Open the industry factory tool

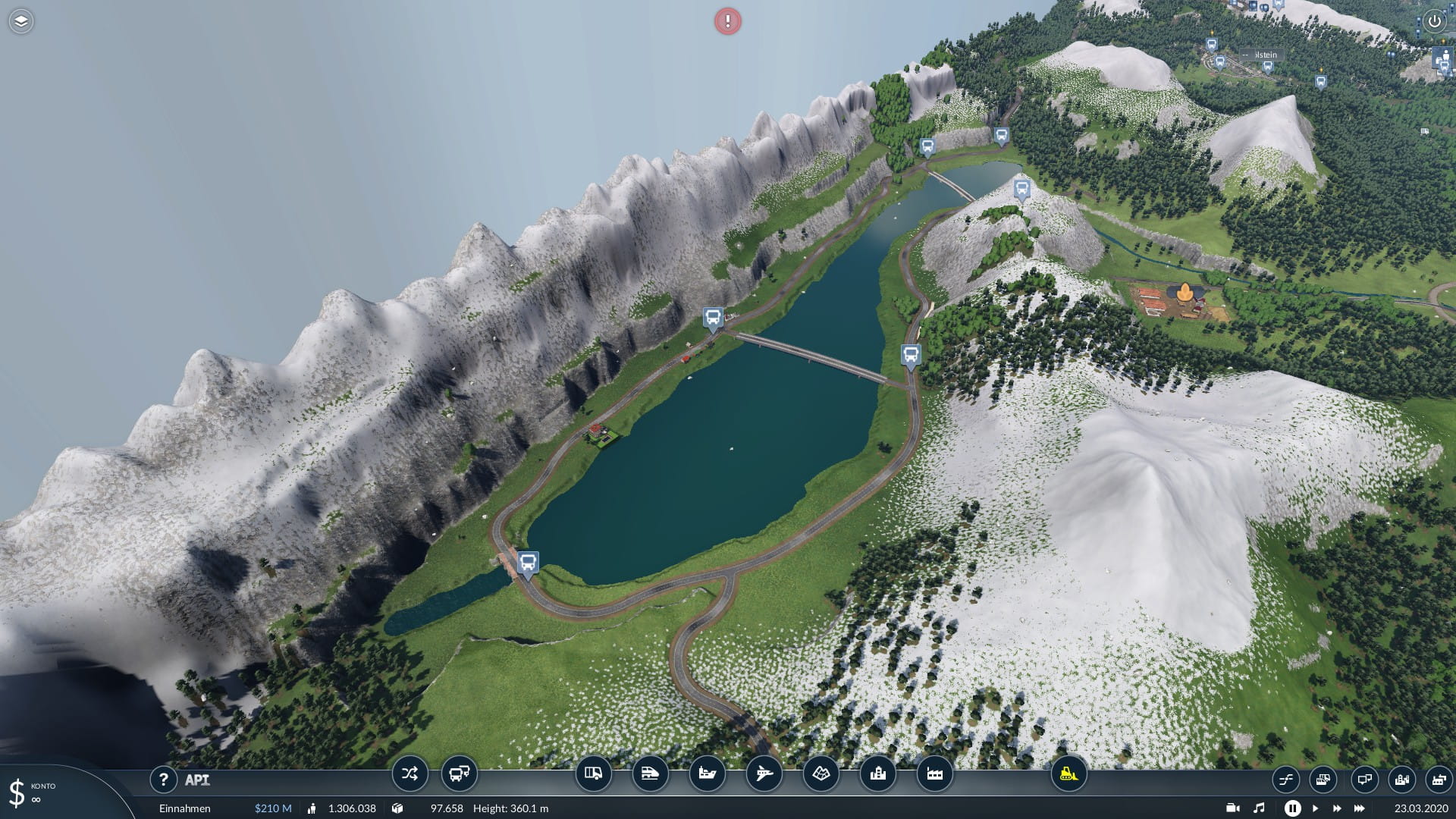point(934,774)
